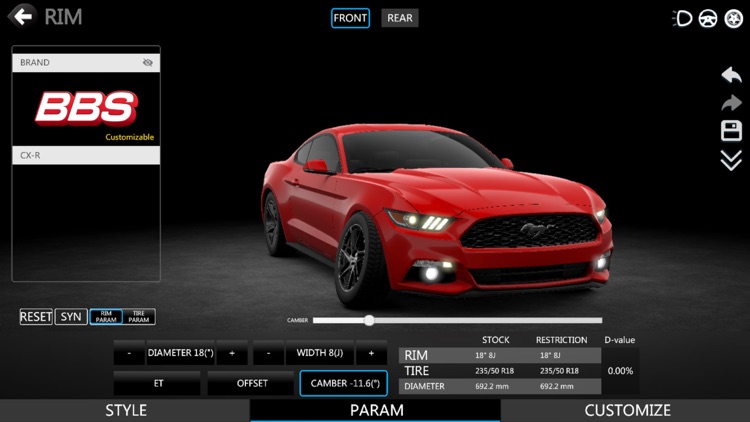Reset the rim parameters
The width and height of the screenshot is (750, 422).
coord(36,317)
